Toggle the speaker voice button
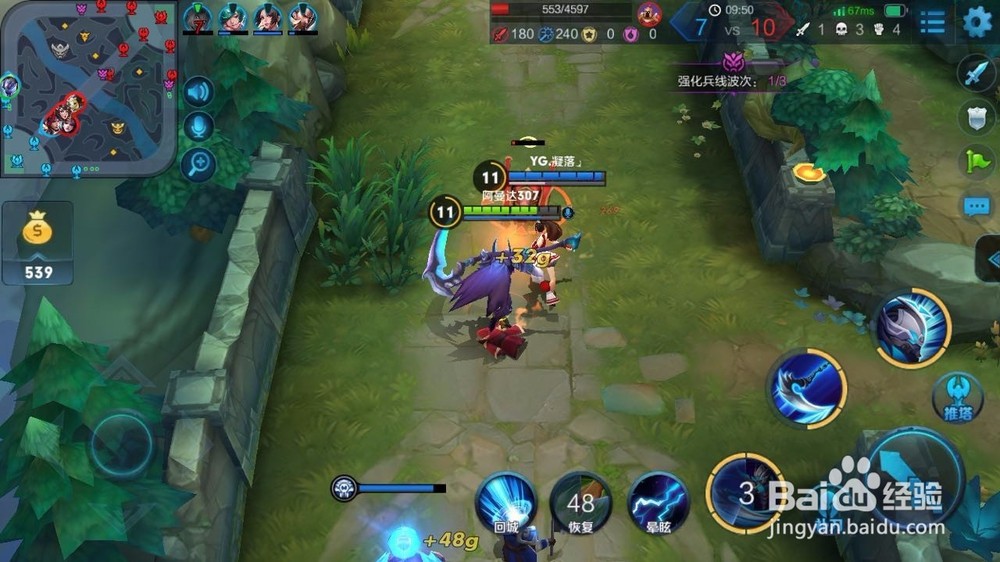 200,92
